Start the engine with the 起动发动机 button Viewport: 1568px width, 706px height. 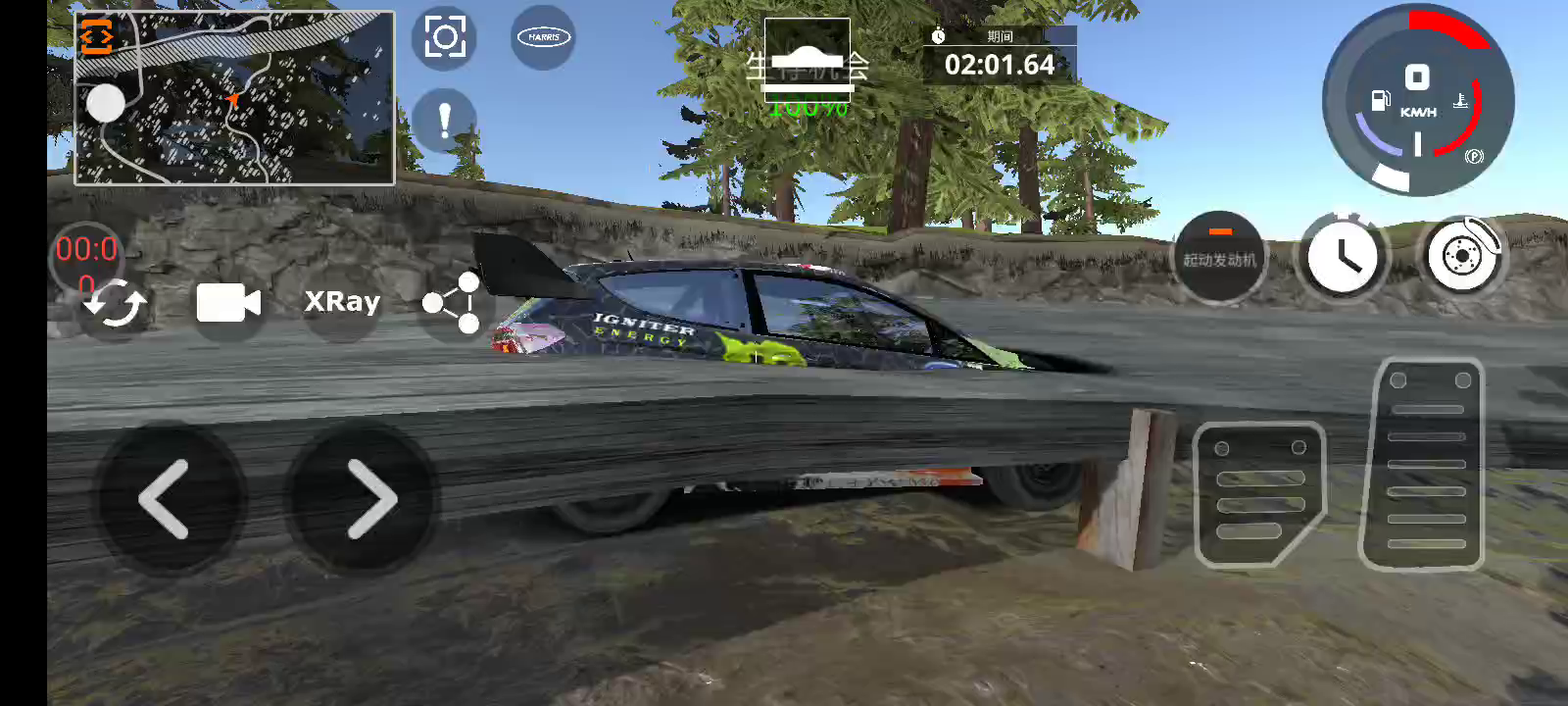(x=1219, y=258)
